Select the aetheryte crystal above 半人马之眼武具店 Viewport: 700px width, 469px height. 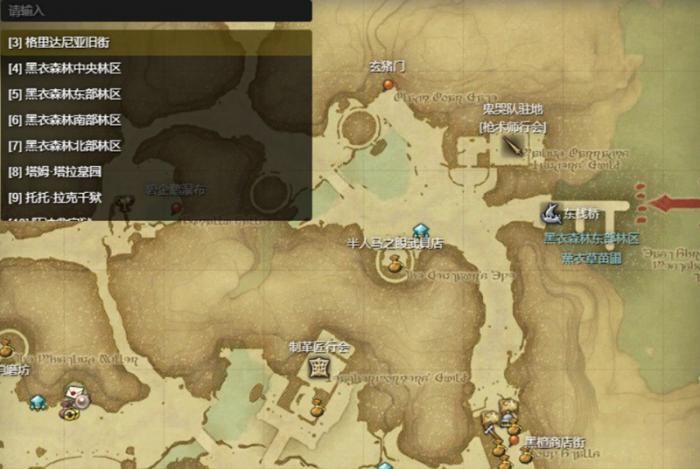(421, 230)
